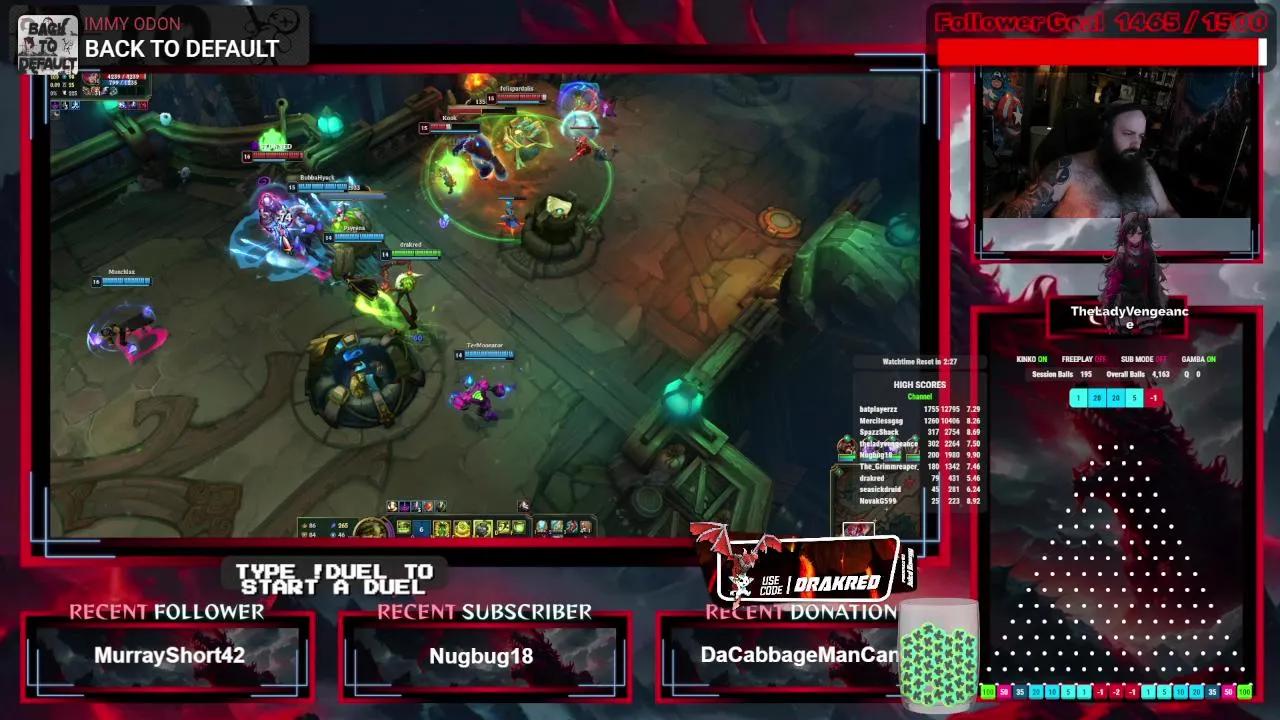Viewport: 1280px width, 720px height.
Task: Select the first ability icon in the spell bar
Action: tap(402, 527)
